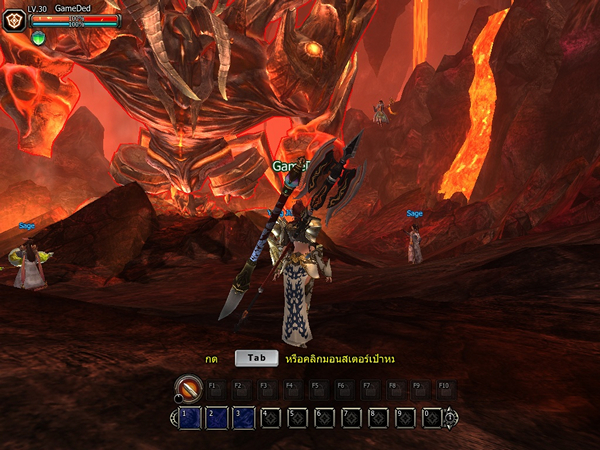
Task: Select the green shield buff icon
Action: coord(38,38)
